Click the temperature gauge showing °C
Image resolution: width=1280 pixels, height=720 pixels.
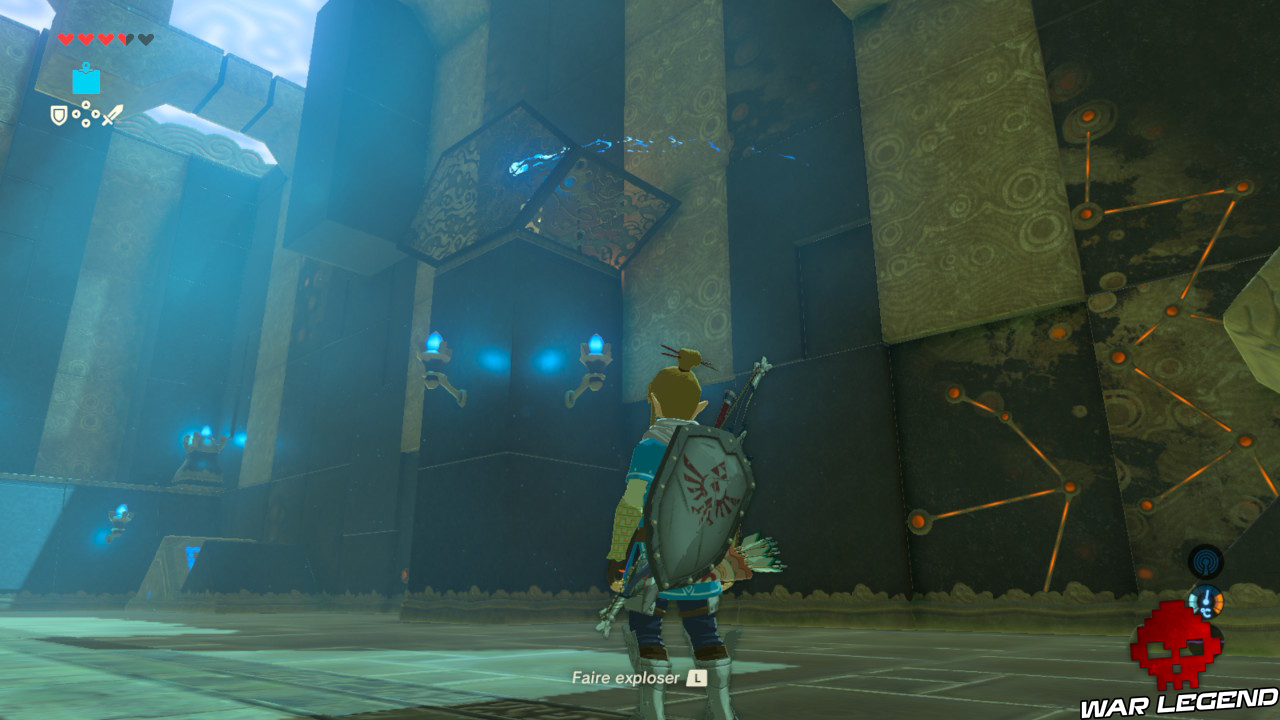pos(1205,602)
